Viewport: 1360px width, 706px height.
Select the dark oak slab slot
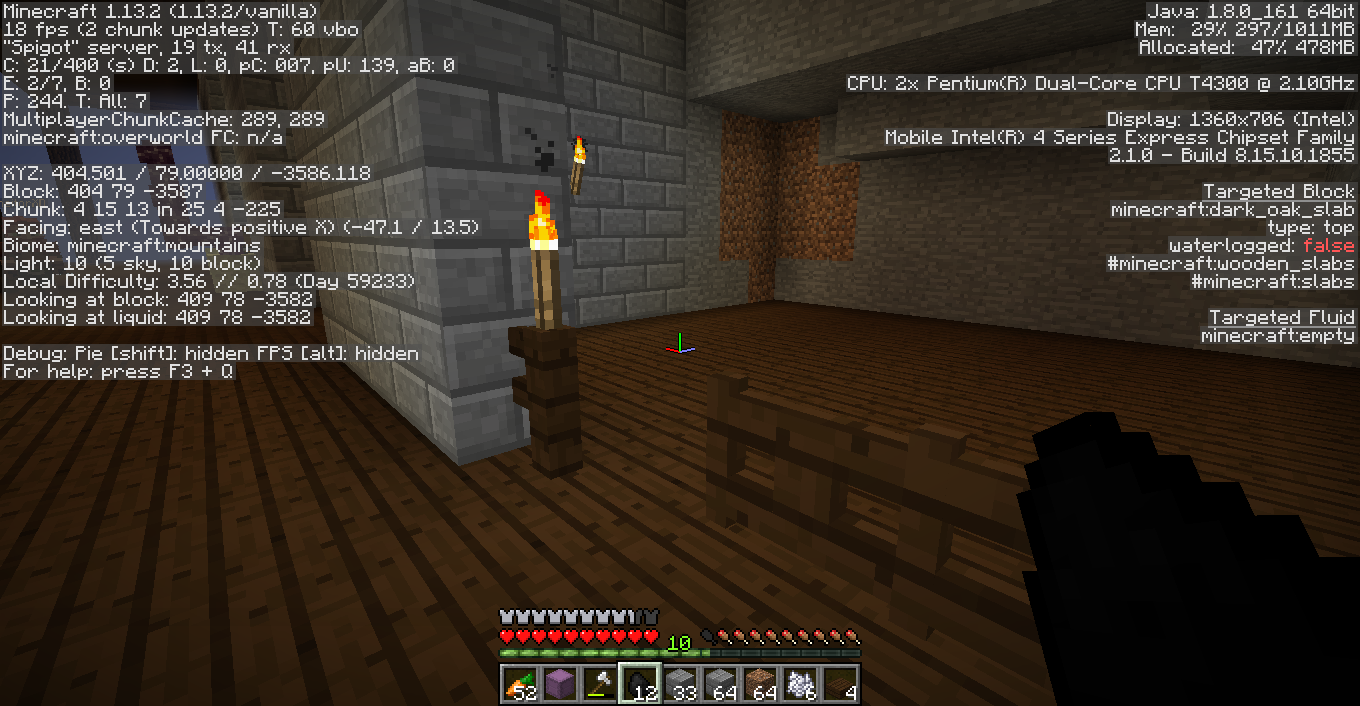click(x=840, y=684)
